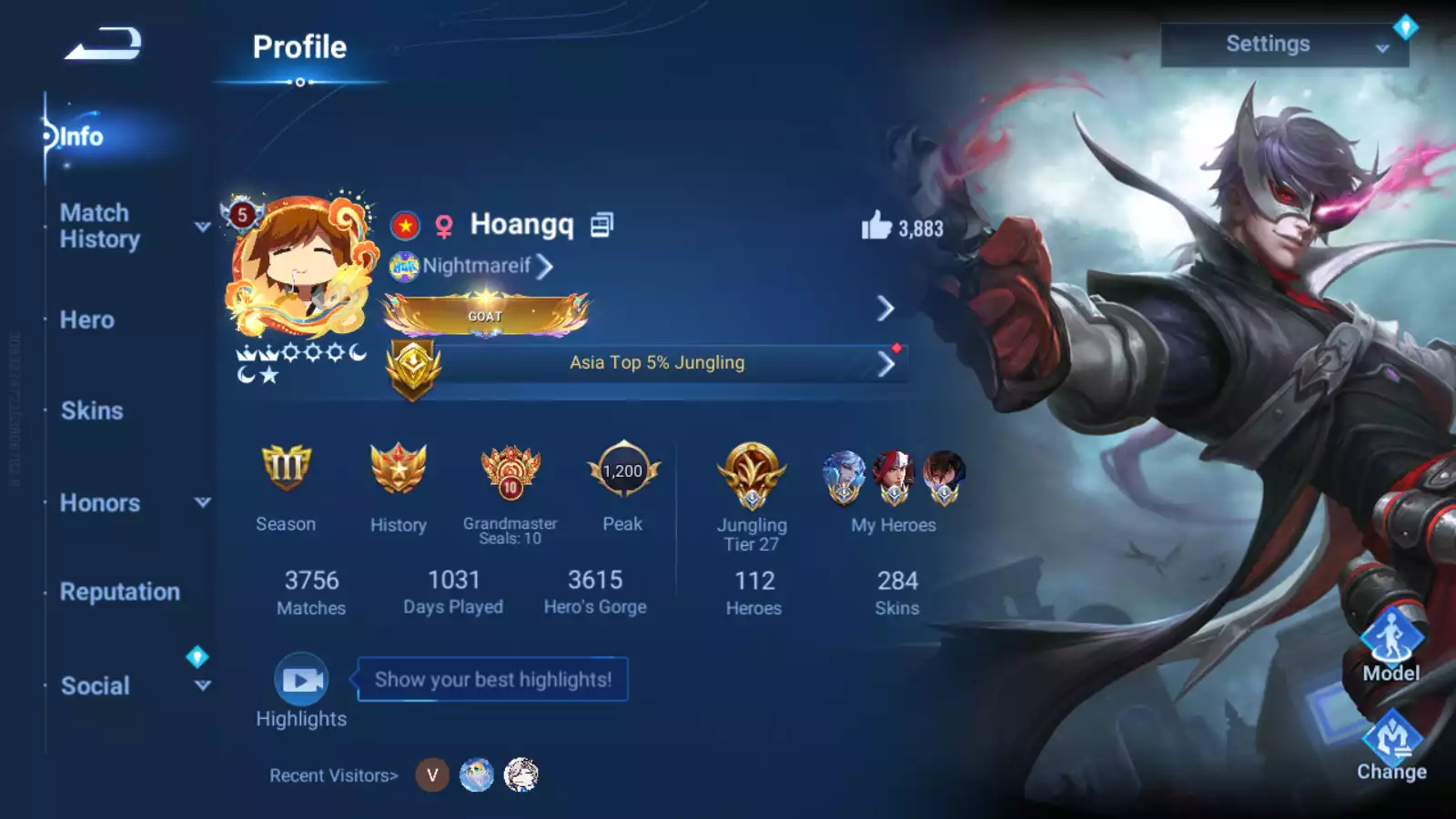Check the Peak 1,200 score medal
1456x819 pixels.
tap(622, 470)
